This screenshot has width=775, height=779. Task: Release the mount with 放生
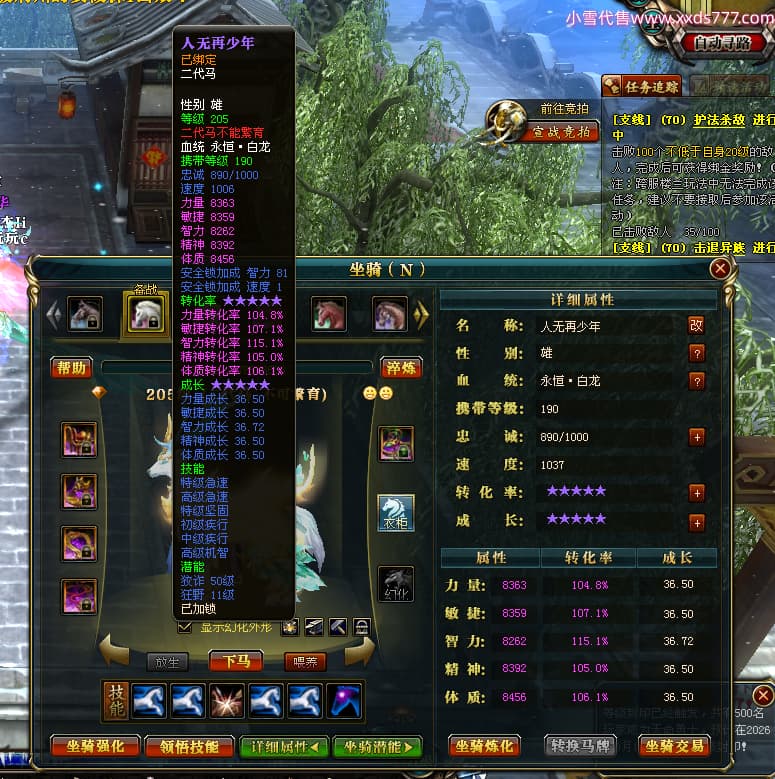click(x=166, y=661)
